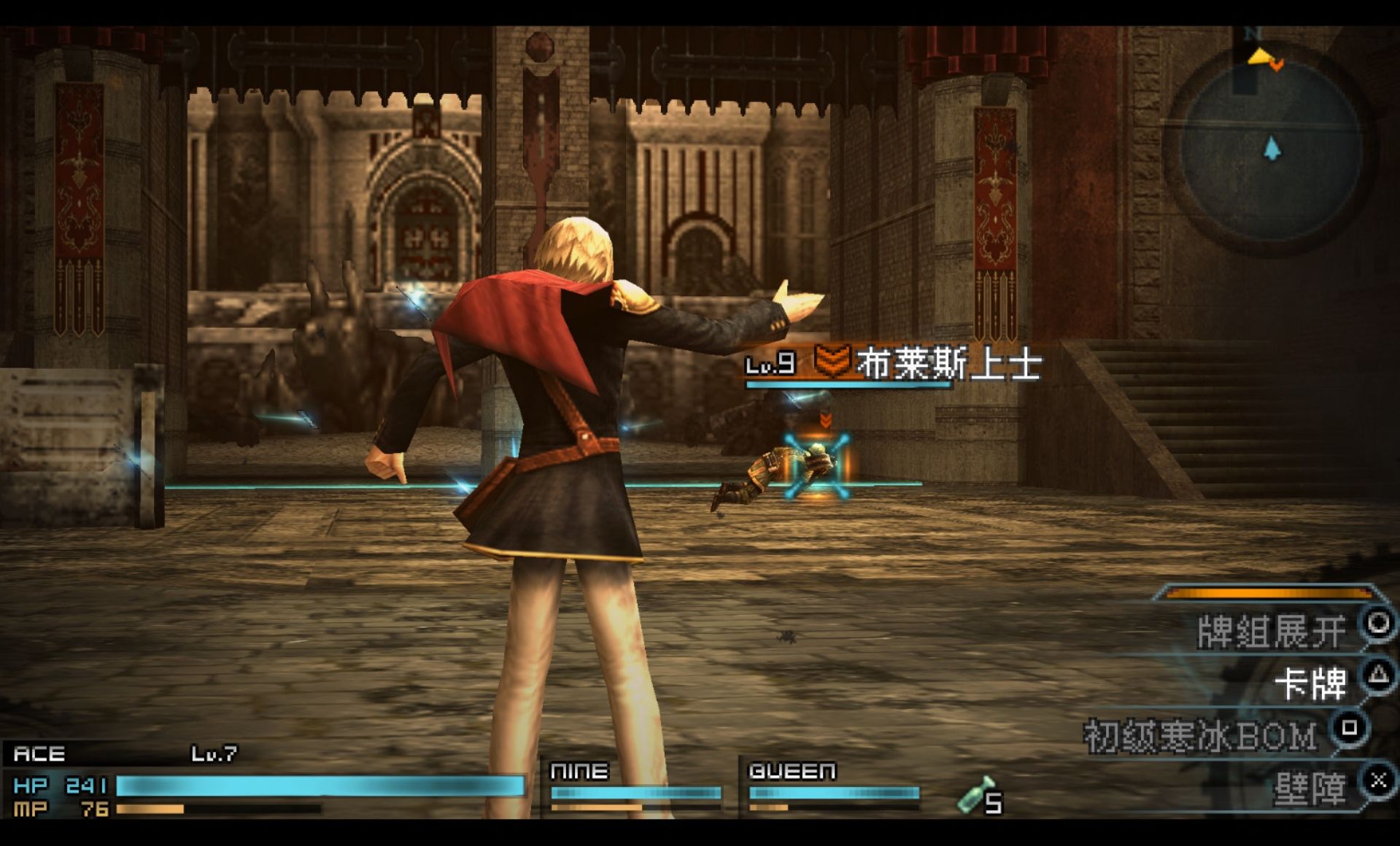Switch to party member NINE

tap(635, 785)
